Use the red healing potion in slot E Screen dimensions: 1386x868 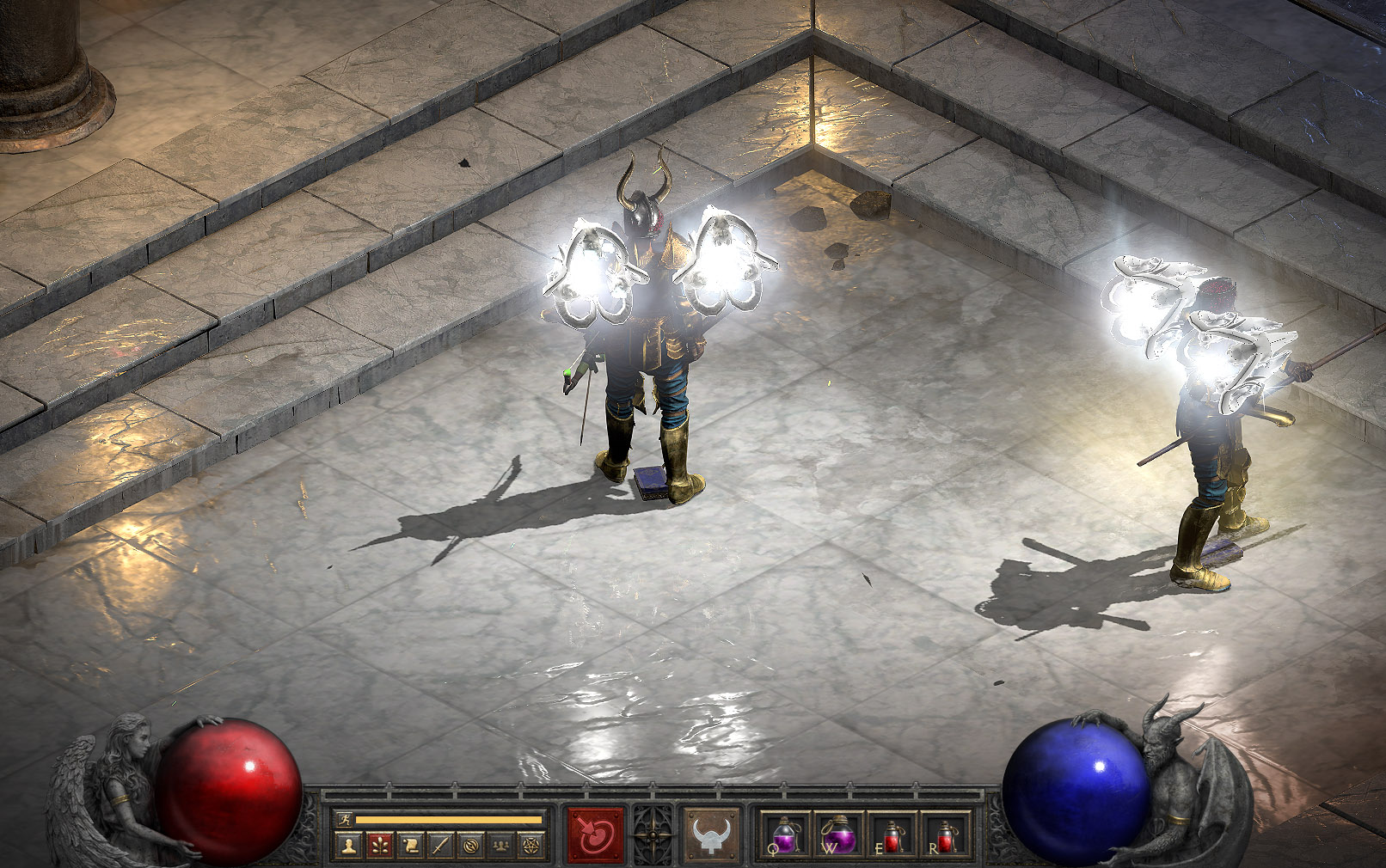[x=892, y=834]
